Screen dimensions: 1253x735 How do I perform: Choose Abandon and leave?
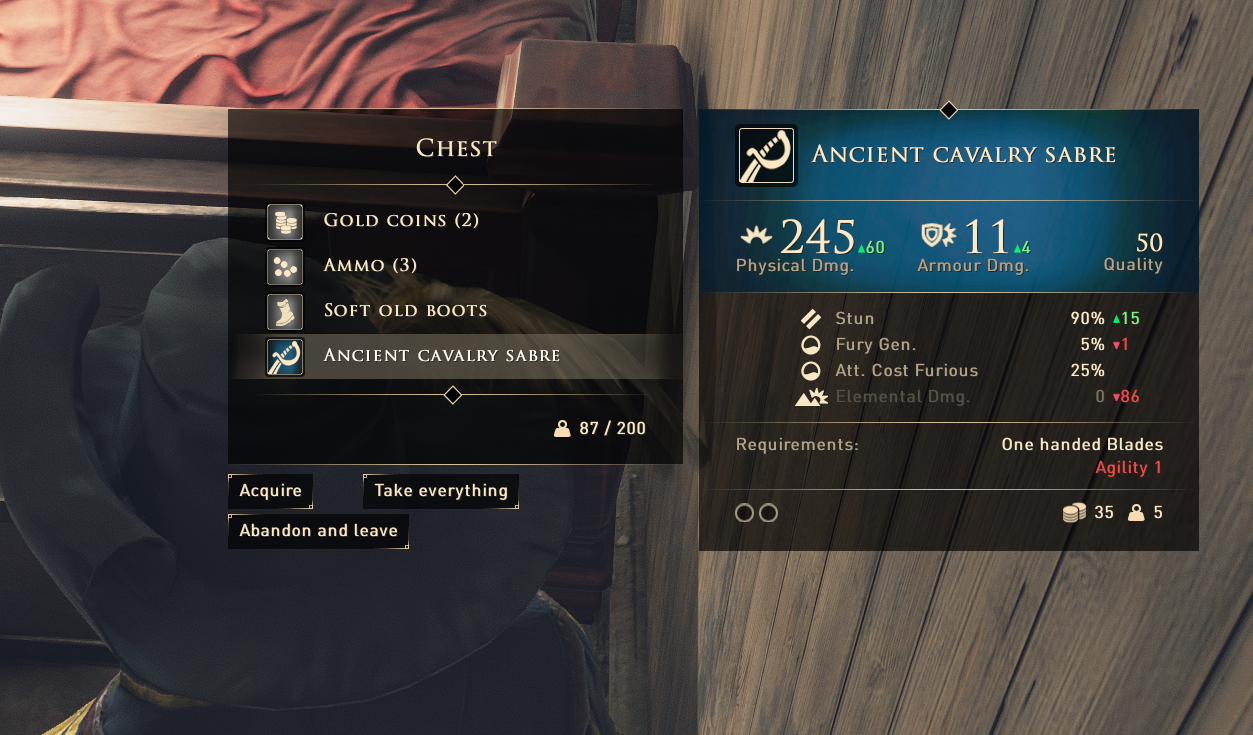(x=318, y=531)
